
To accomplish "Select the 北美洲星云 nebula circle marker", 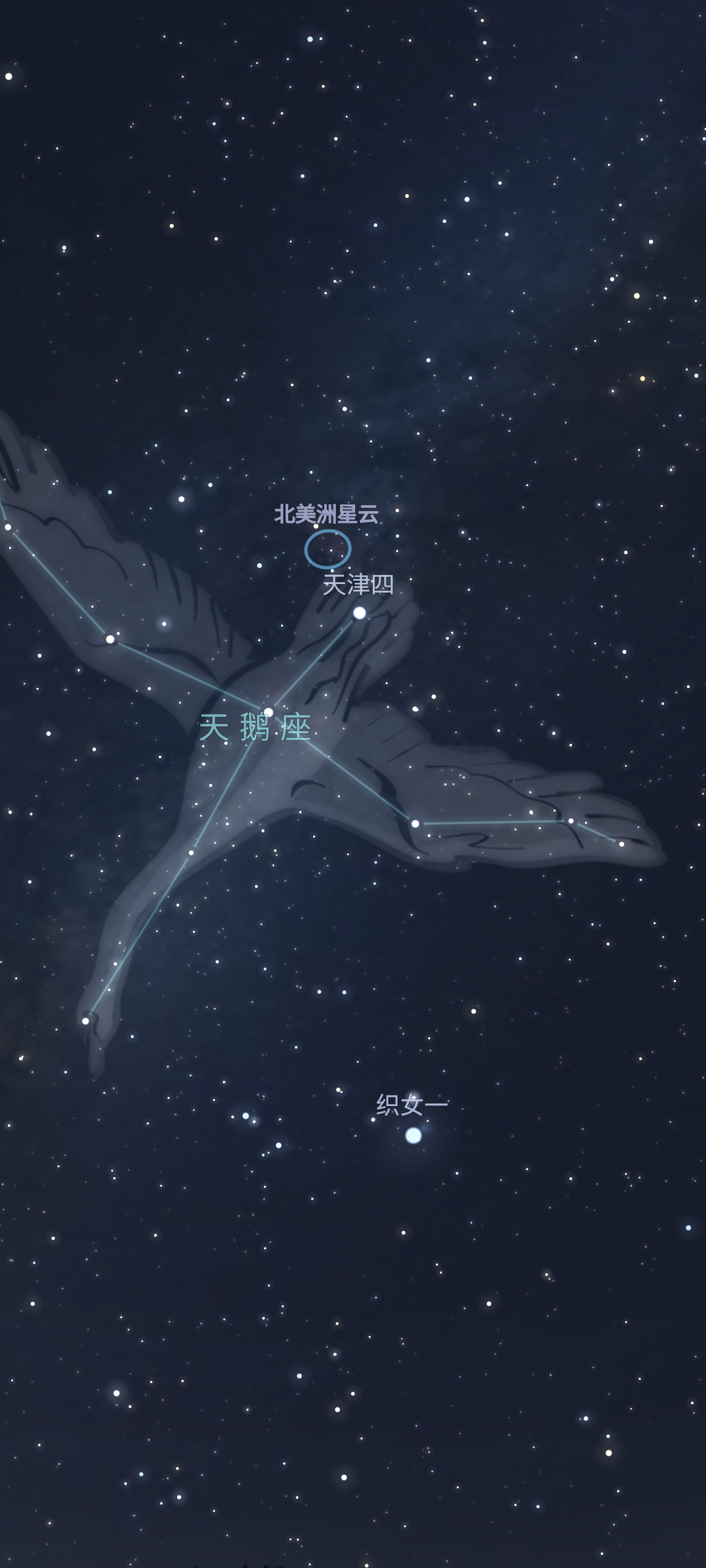I will (328, 549).
